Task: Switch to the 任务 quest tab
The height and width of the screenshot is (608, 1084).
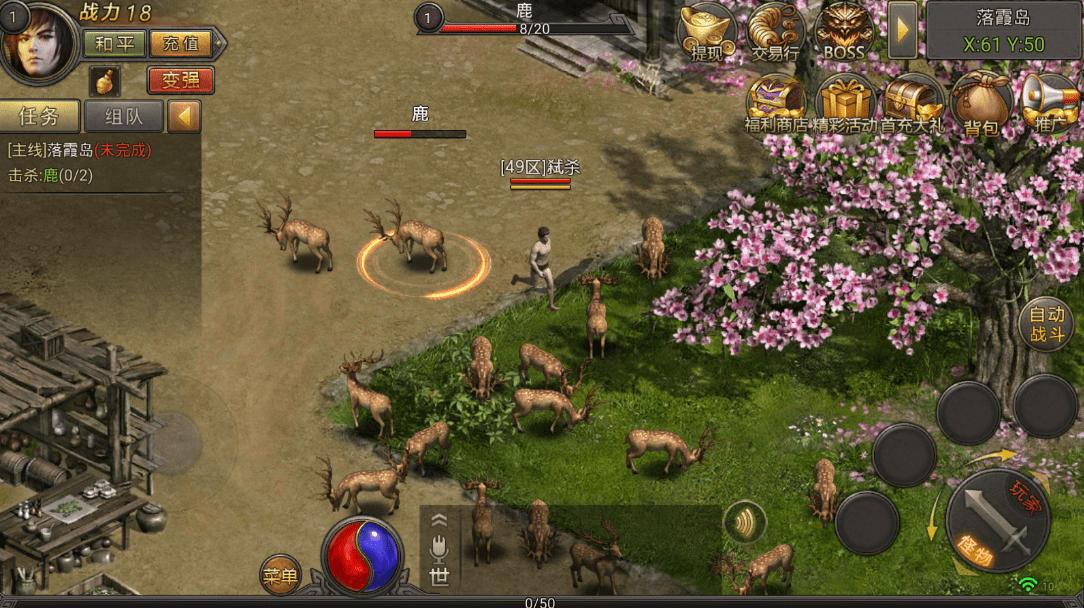Action: 39,116
